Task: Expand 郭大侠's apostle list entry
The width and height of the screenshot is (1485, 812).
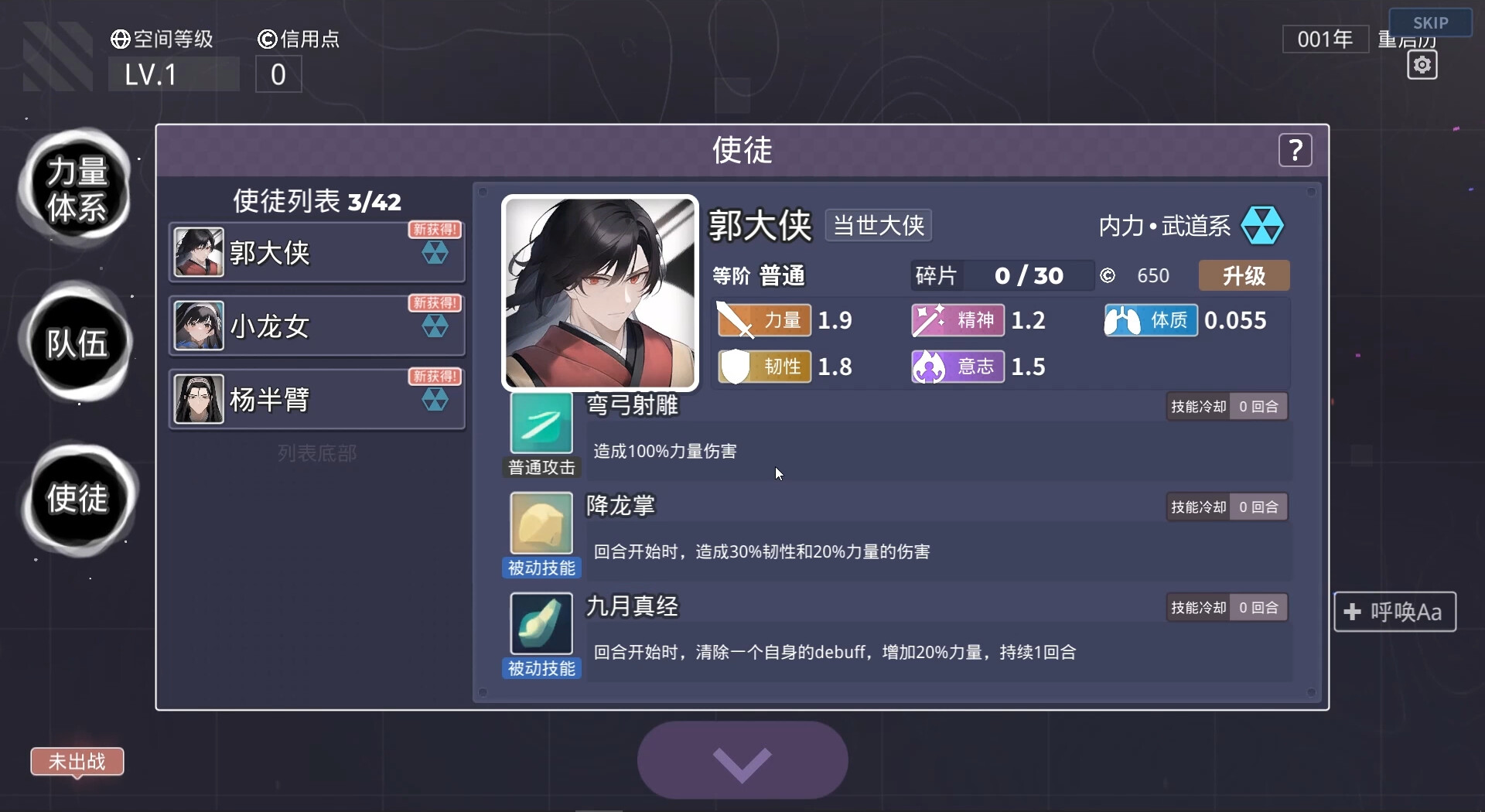Action: click(x=316, y=251)
